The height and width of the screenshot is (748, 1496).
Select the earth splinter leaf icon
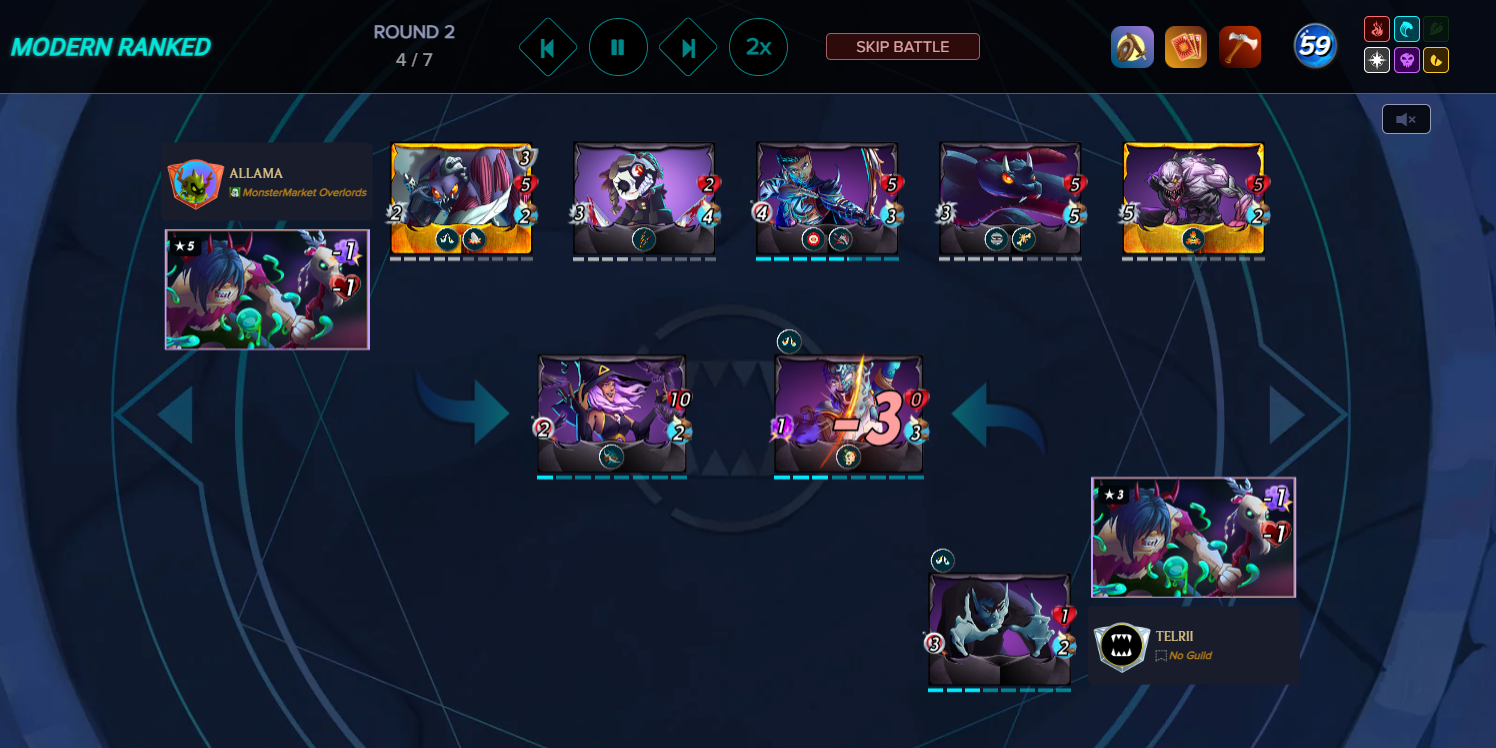click(x=1436, y=28)
